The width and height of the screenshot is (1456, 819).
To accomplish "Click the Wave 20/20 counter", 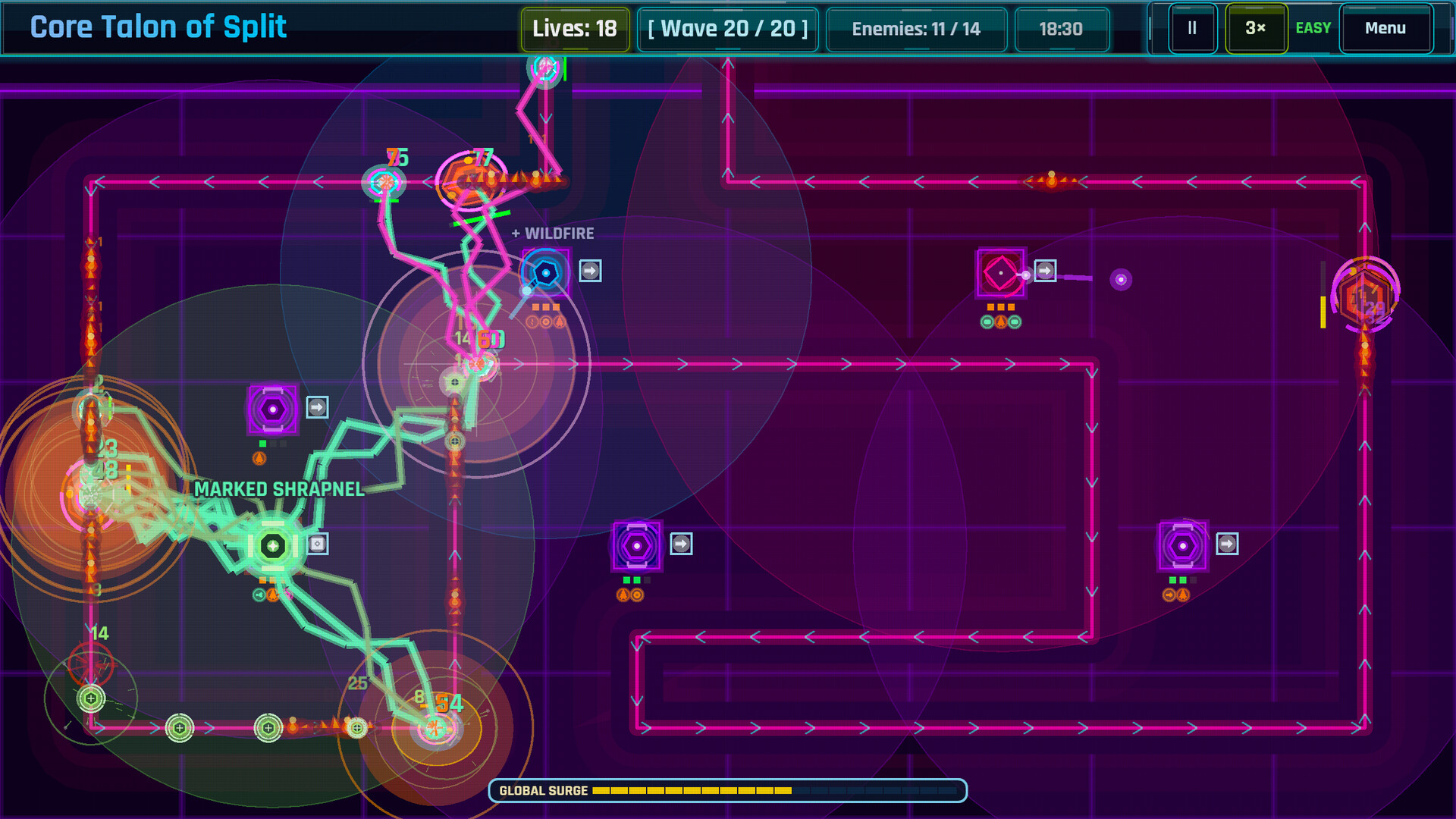I will tap(727, 29).
